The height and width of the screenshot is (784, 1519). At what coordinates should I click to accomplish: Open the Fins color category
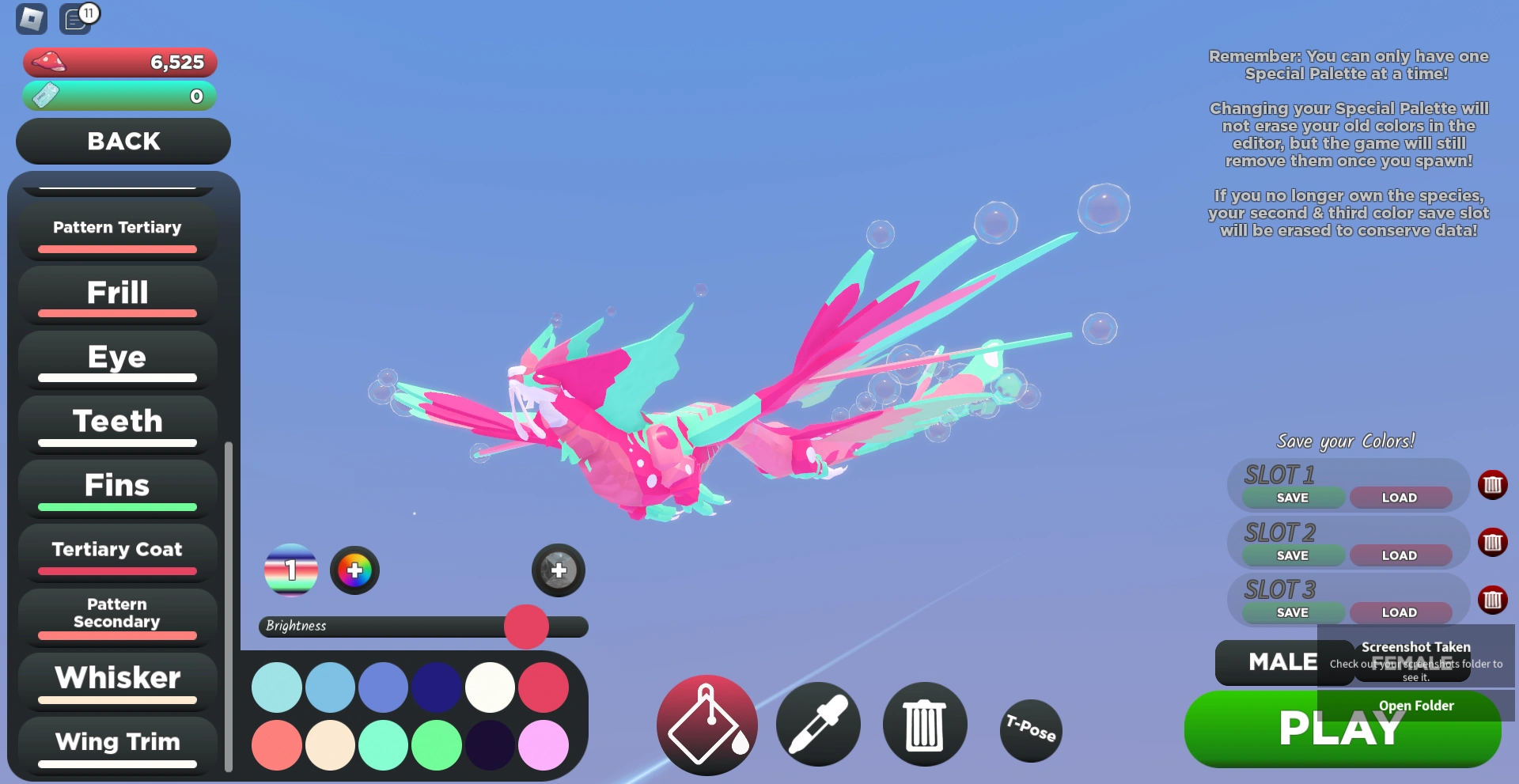[x=116, y=485]
